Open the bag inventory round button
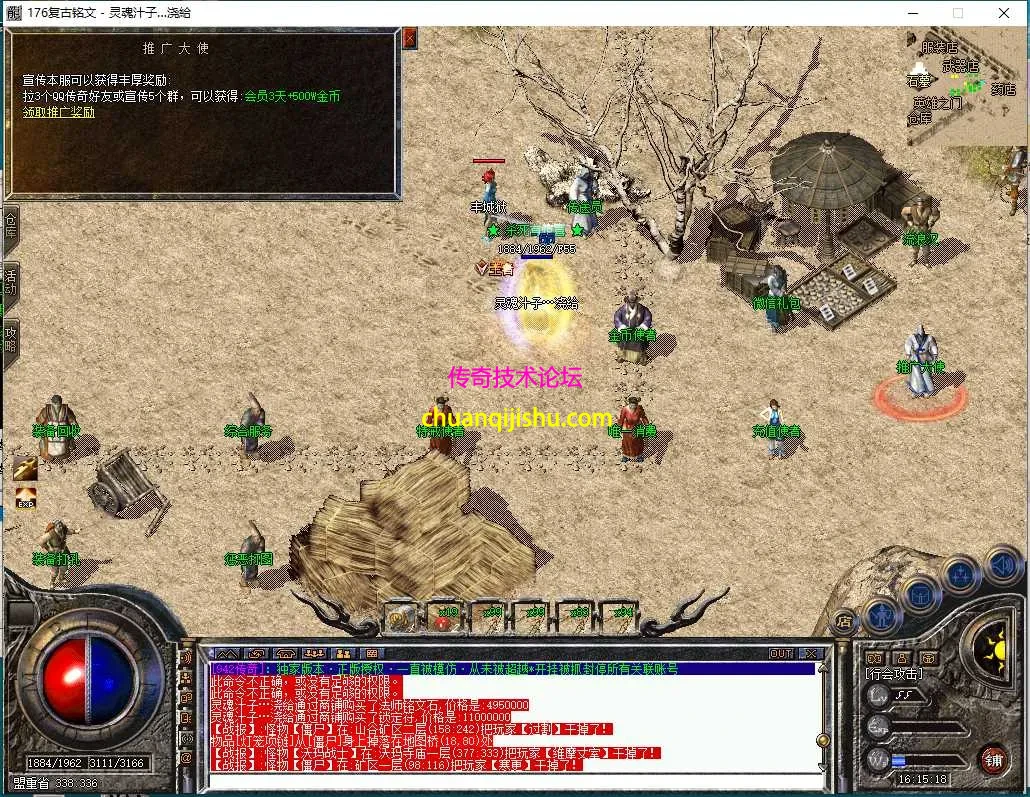This screenshot has width=1030, height=797. 921,594
